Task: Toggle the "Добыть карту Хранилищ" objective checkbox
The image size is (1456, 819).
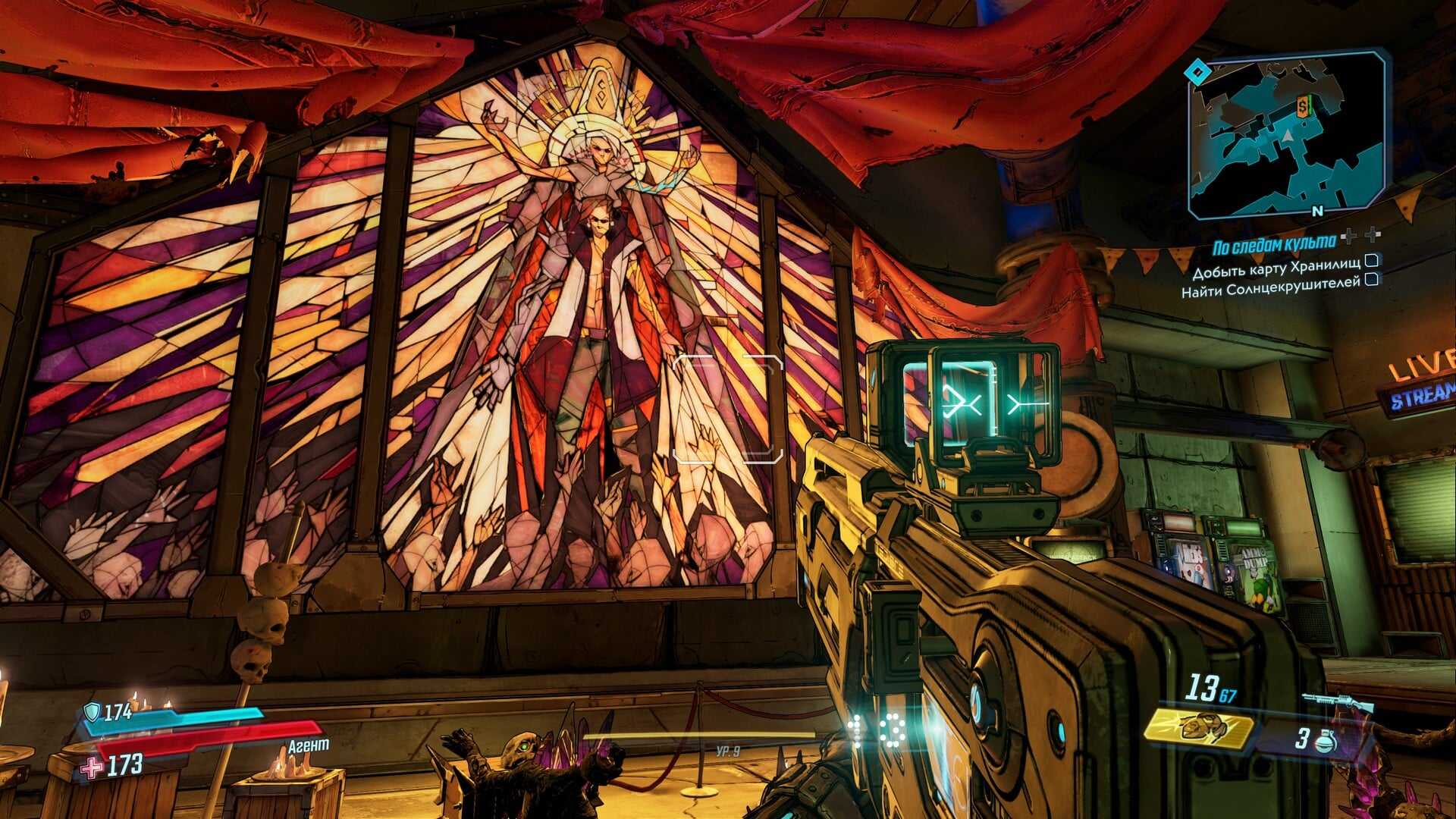Action: pos(1371,261)
